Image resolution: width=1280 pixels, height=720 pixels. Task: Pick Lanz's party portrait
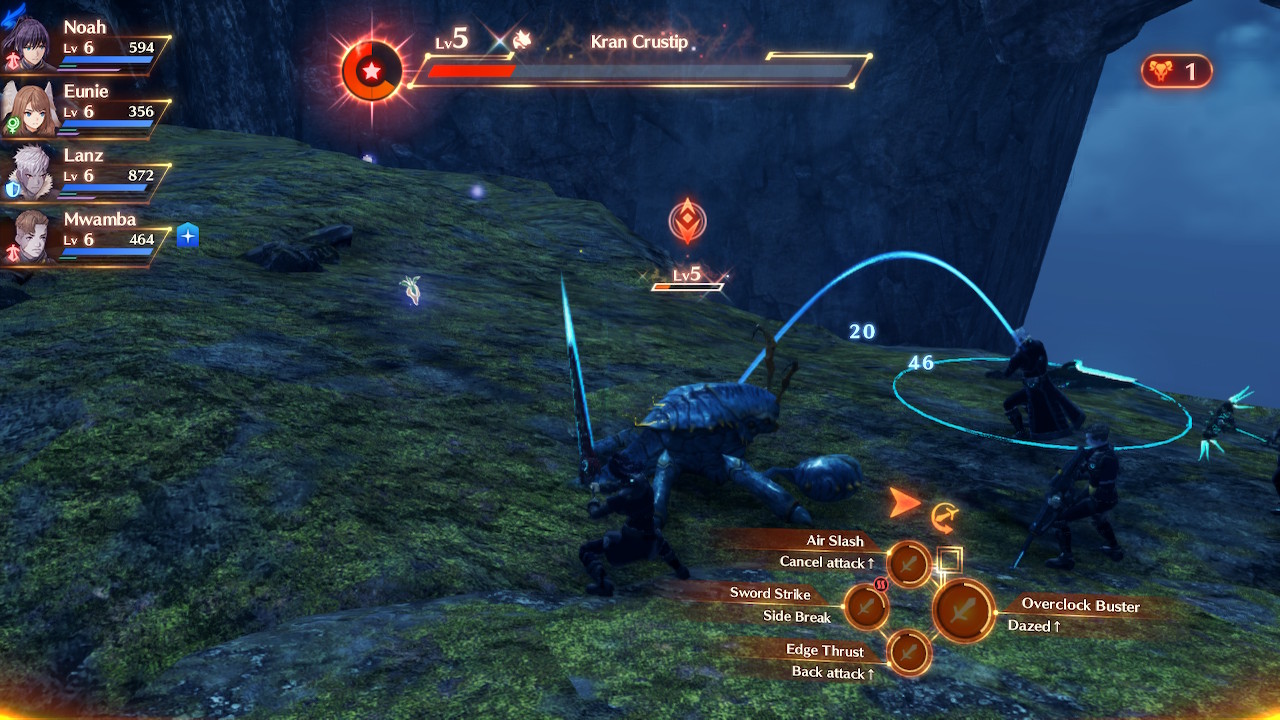tap(27, 173)
